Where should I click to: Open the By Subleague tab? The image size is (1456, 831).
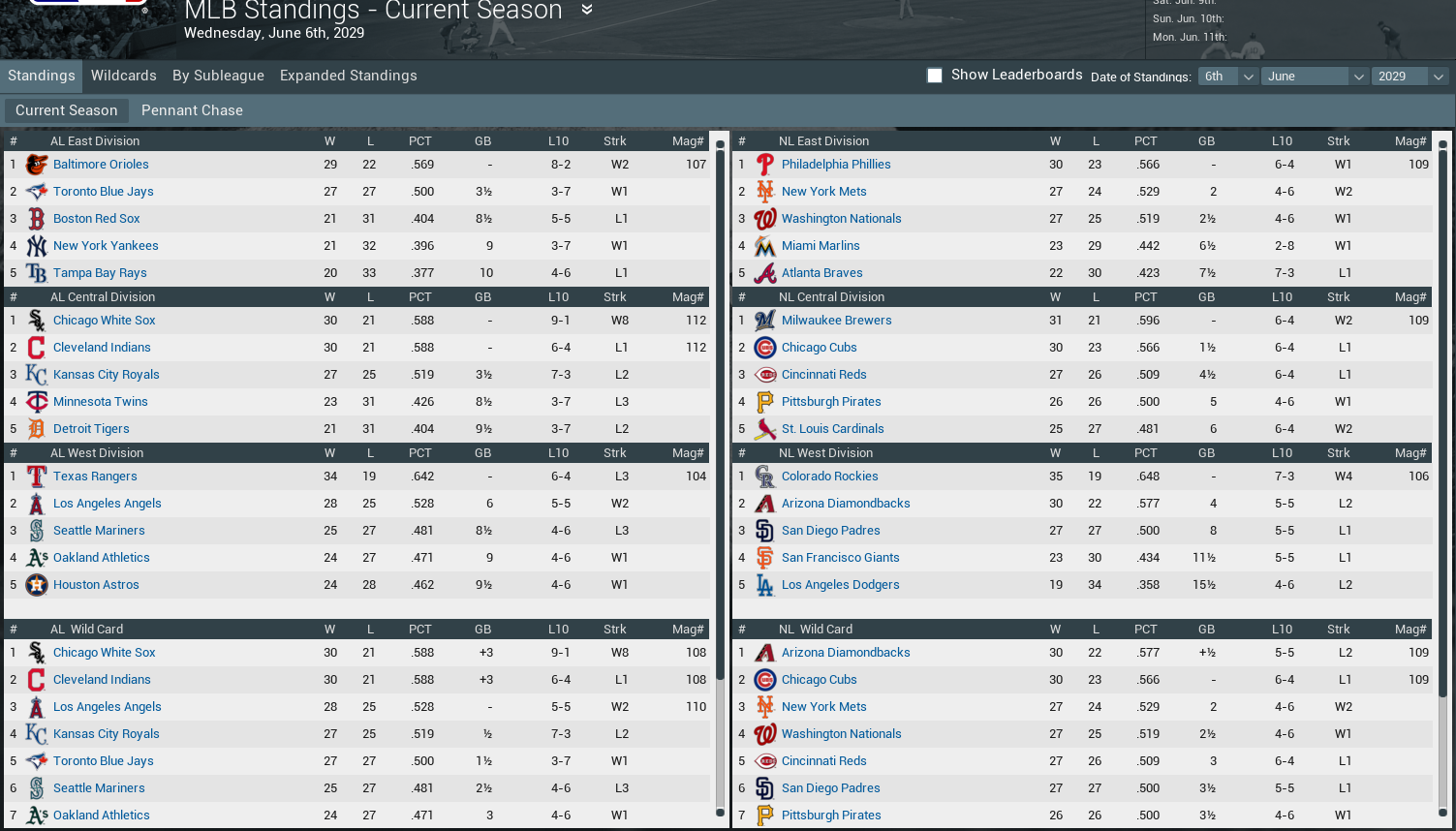point(218,76)
